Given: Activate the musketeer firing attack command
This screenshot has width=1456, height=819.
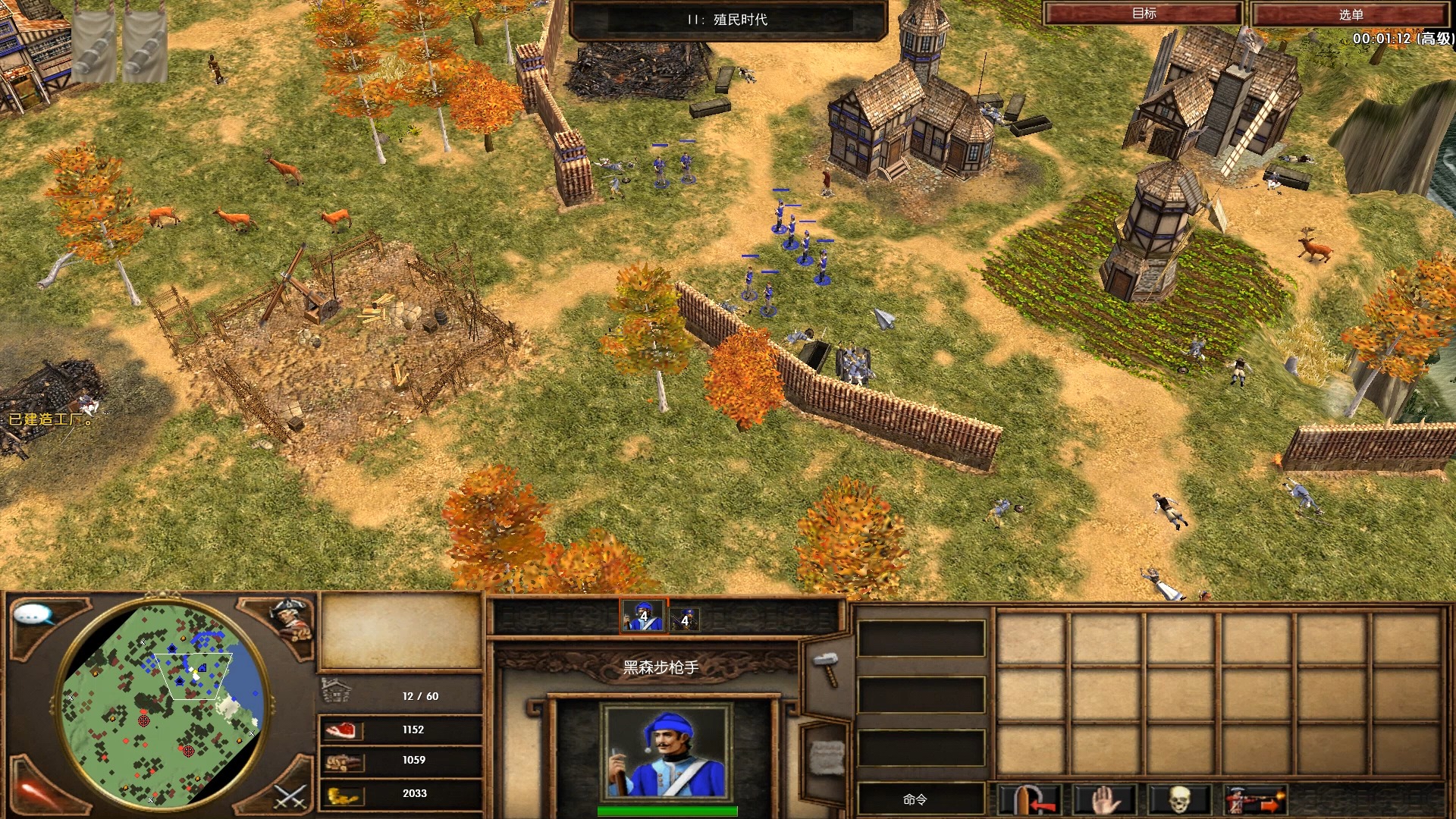Looking at the screenshot, I should point(1254,800).
